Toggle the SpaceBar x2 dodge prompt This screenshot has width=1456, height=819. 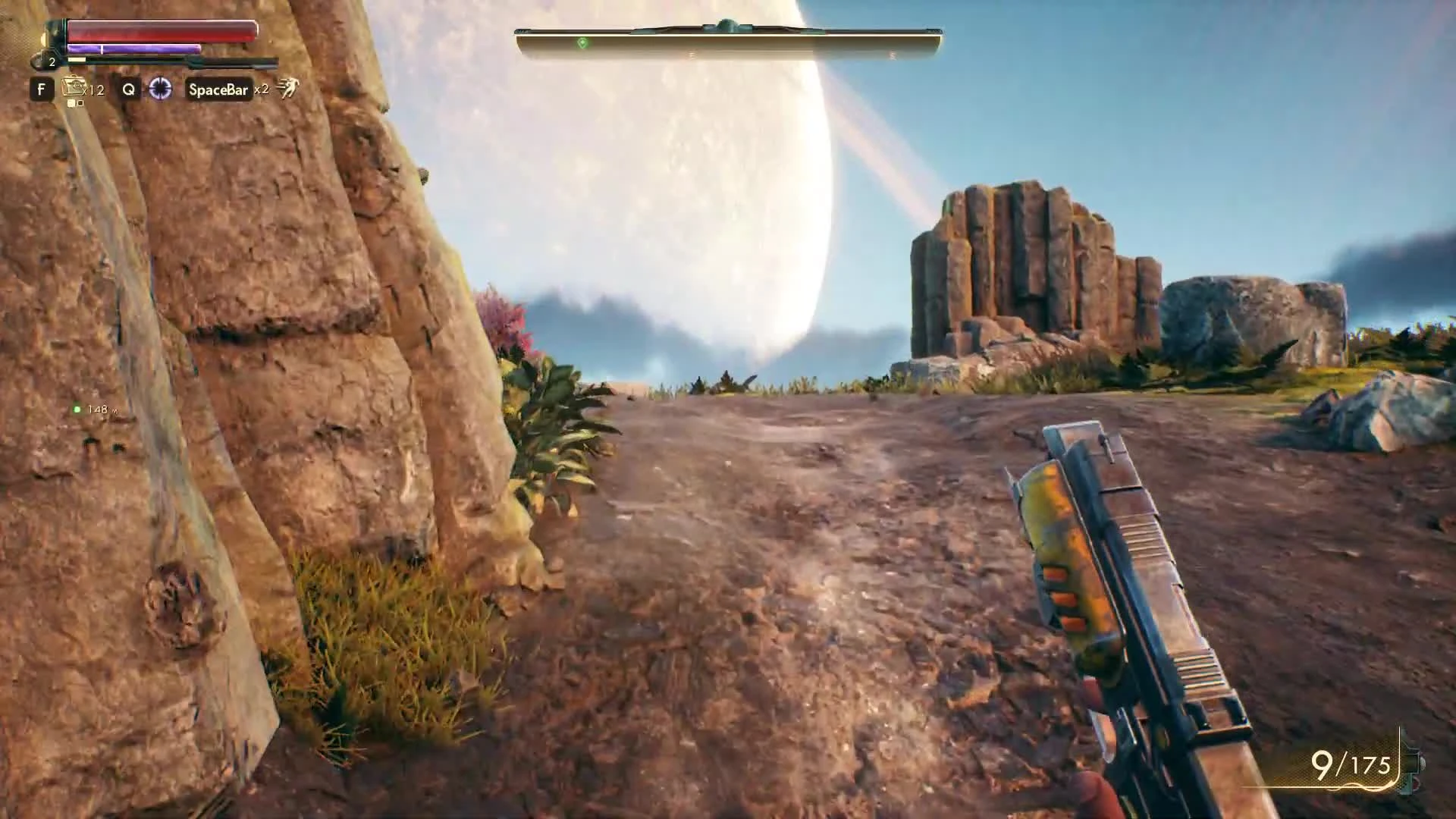pos(219,90)
